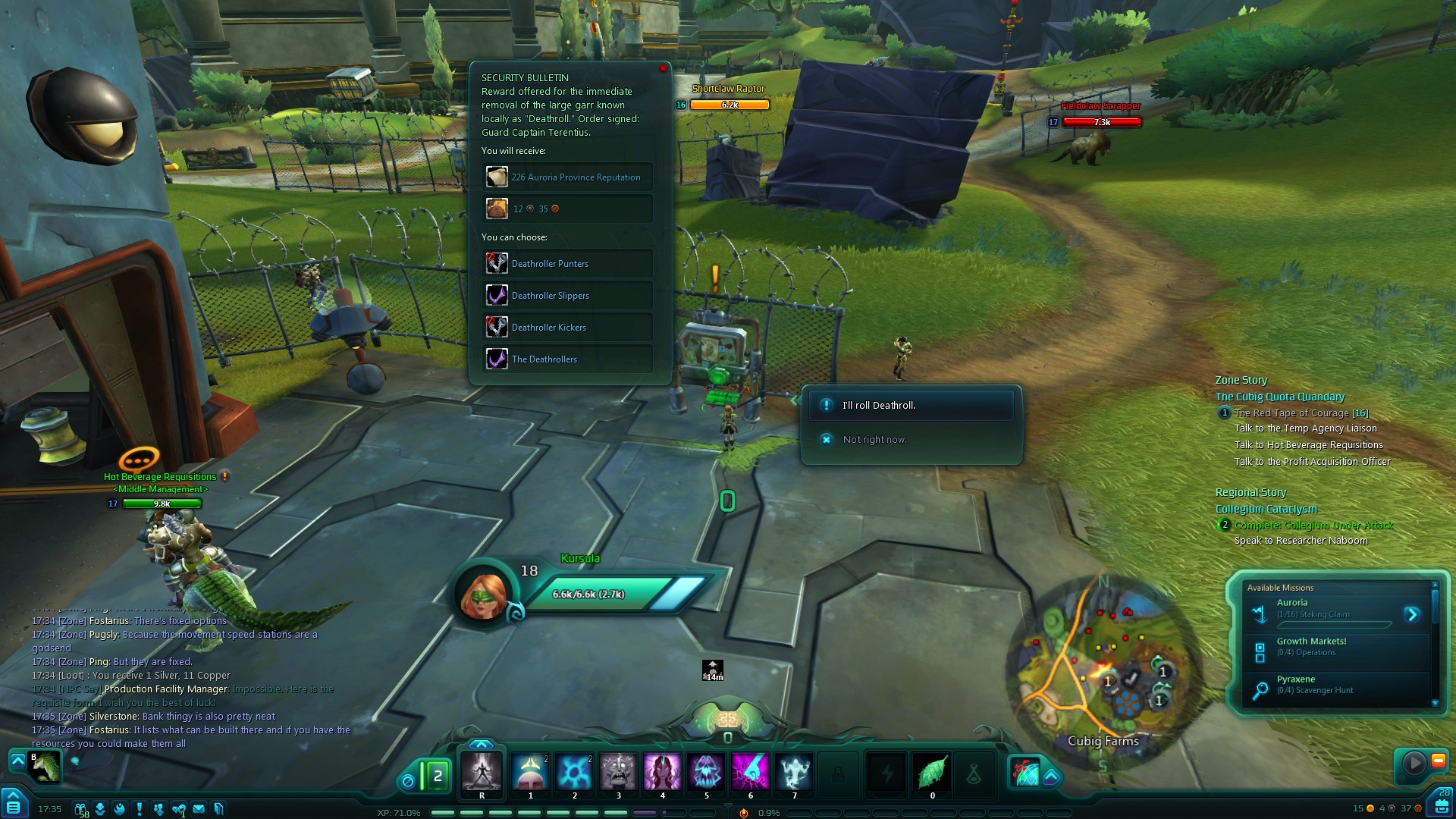1456x819 pixels.
Task: Use the green leaf item in slot 0
Action: point(932,772)
